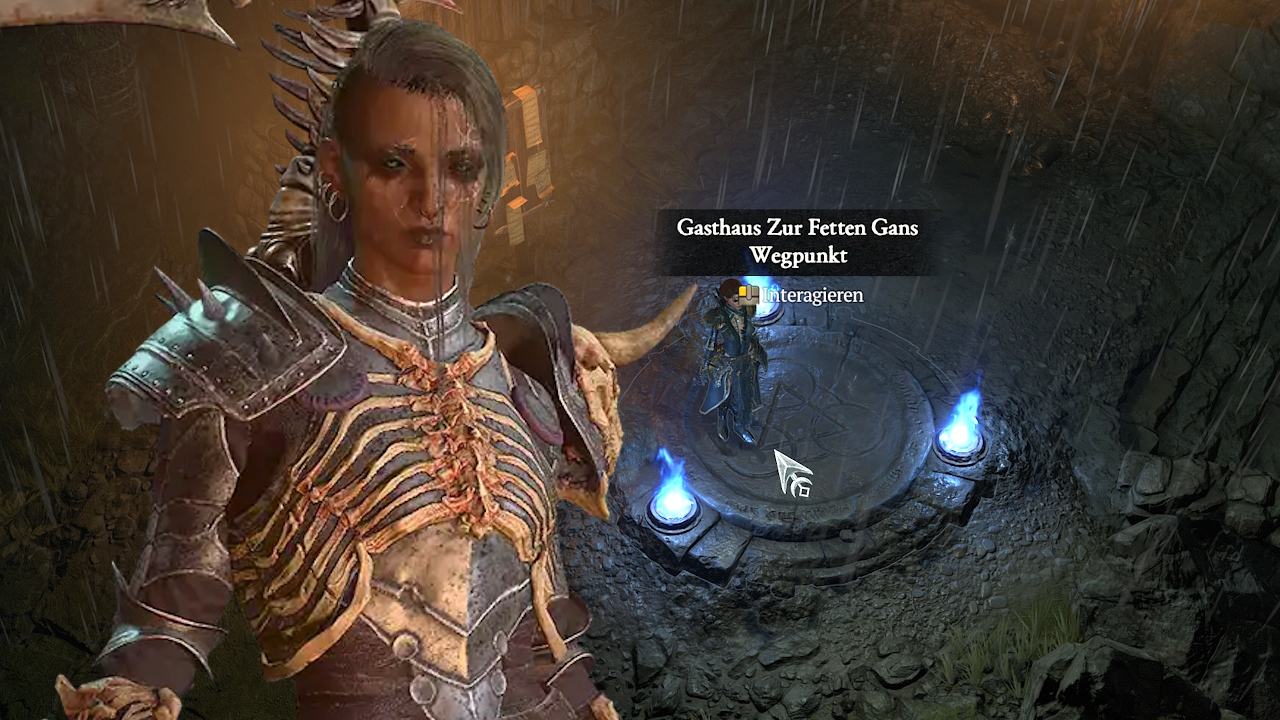The width and height of the screenshot is (1280, 720).
Task: Activate the Interagieren prompt
Action: tap(810, 295)
